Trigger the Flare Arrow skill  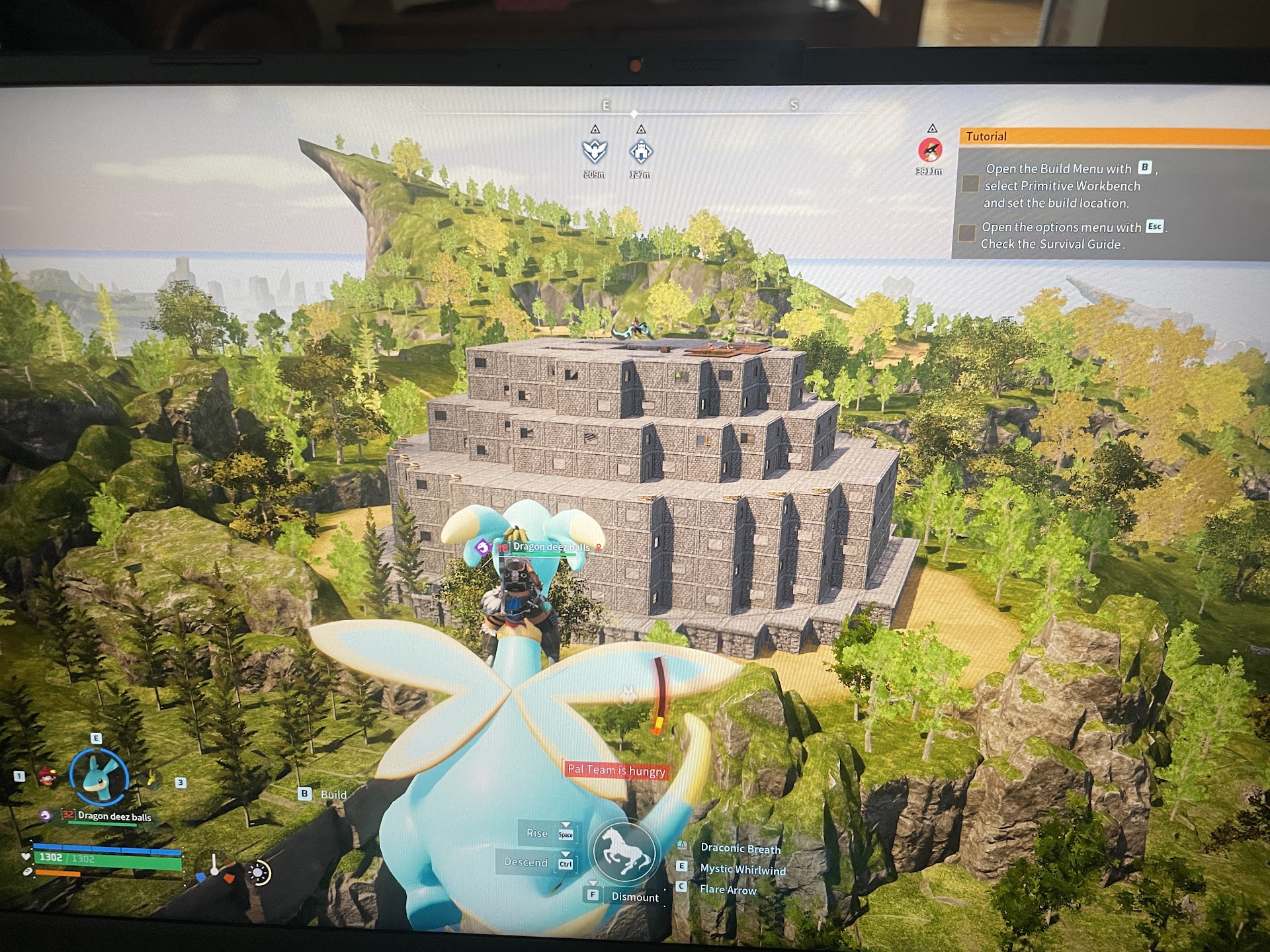click(728, 890)
